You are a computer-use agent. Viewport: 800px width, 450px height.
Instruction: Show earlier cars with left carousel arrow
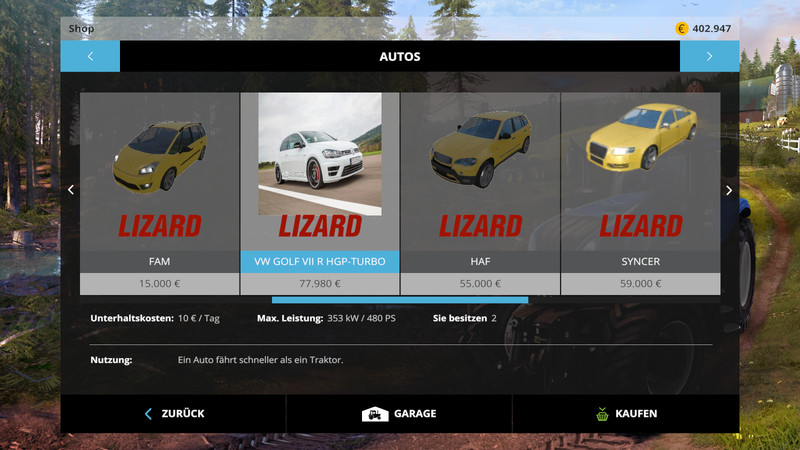(70, 190)
